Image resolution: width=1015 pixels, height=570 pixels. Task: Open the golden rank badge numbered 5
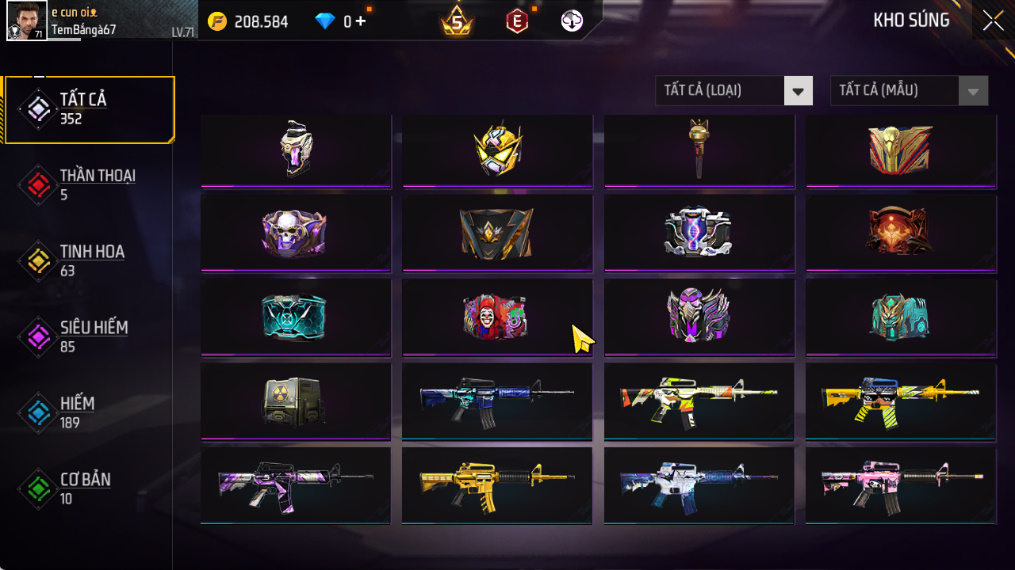457,20
